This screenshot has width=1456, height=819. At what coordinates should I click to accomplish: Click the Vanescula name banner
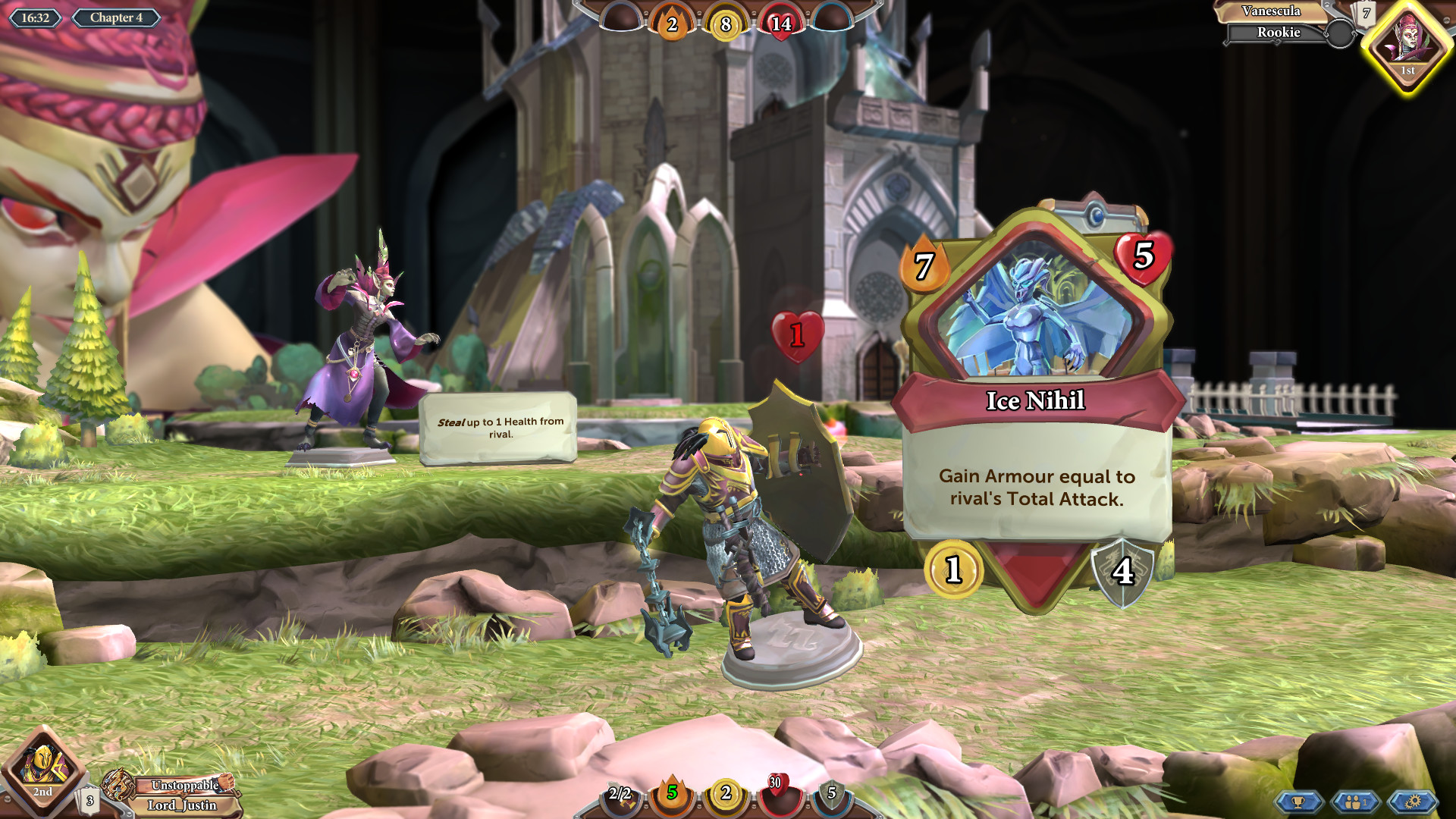[x=1271, y=11]
